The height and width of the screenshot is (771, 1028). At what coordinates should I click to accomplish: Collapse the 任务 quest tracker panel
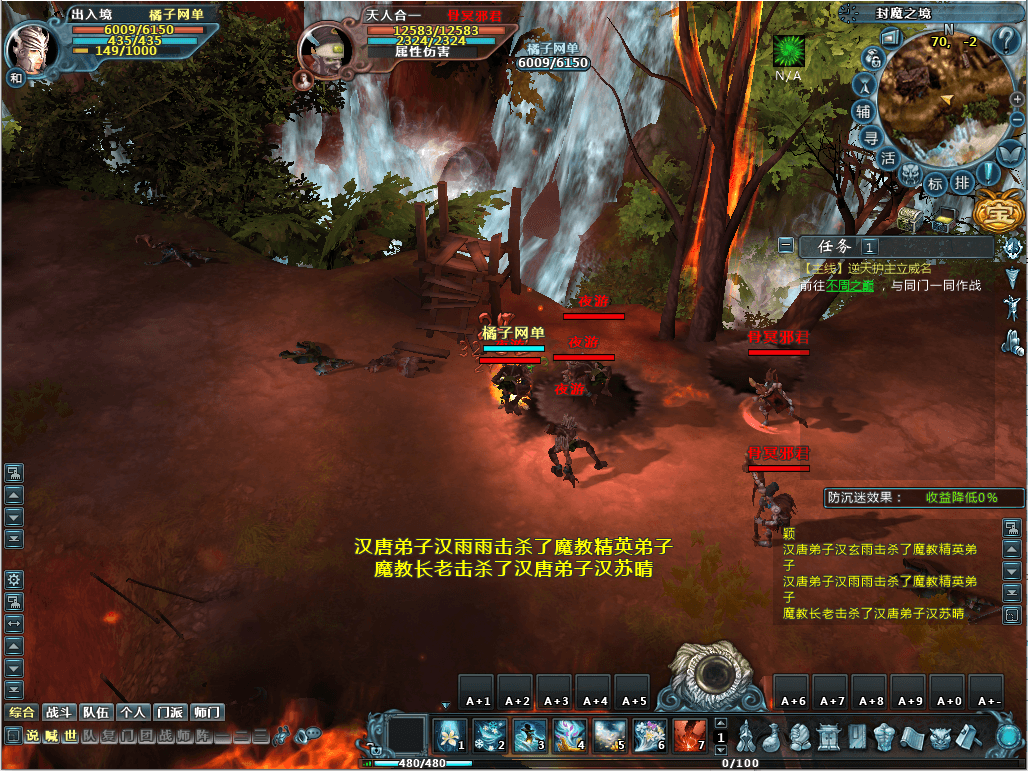click(x=787, y=245)
